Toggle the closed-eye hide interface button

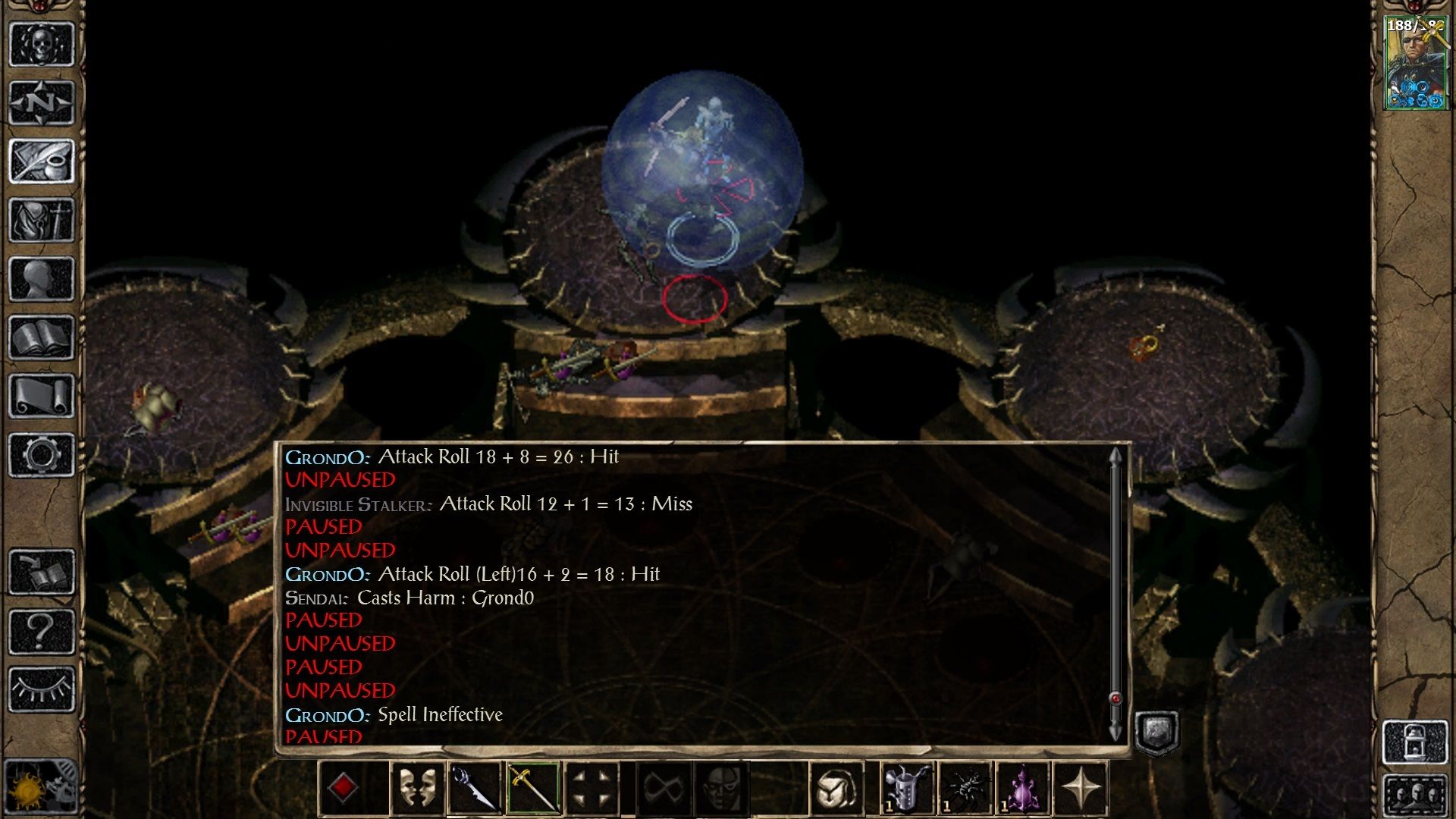[41, 689]
